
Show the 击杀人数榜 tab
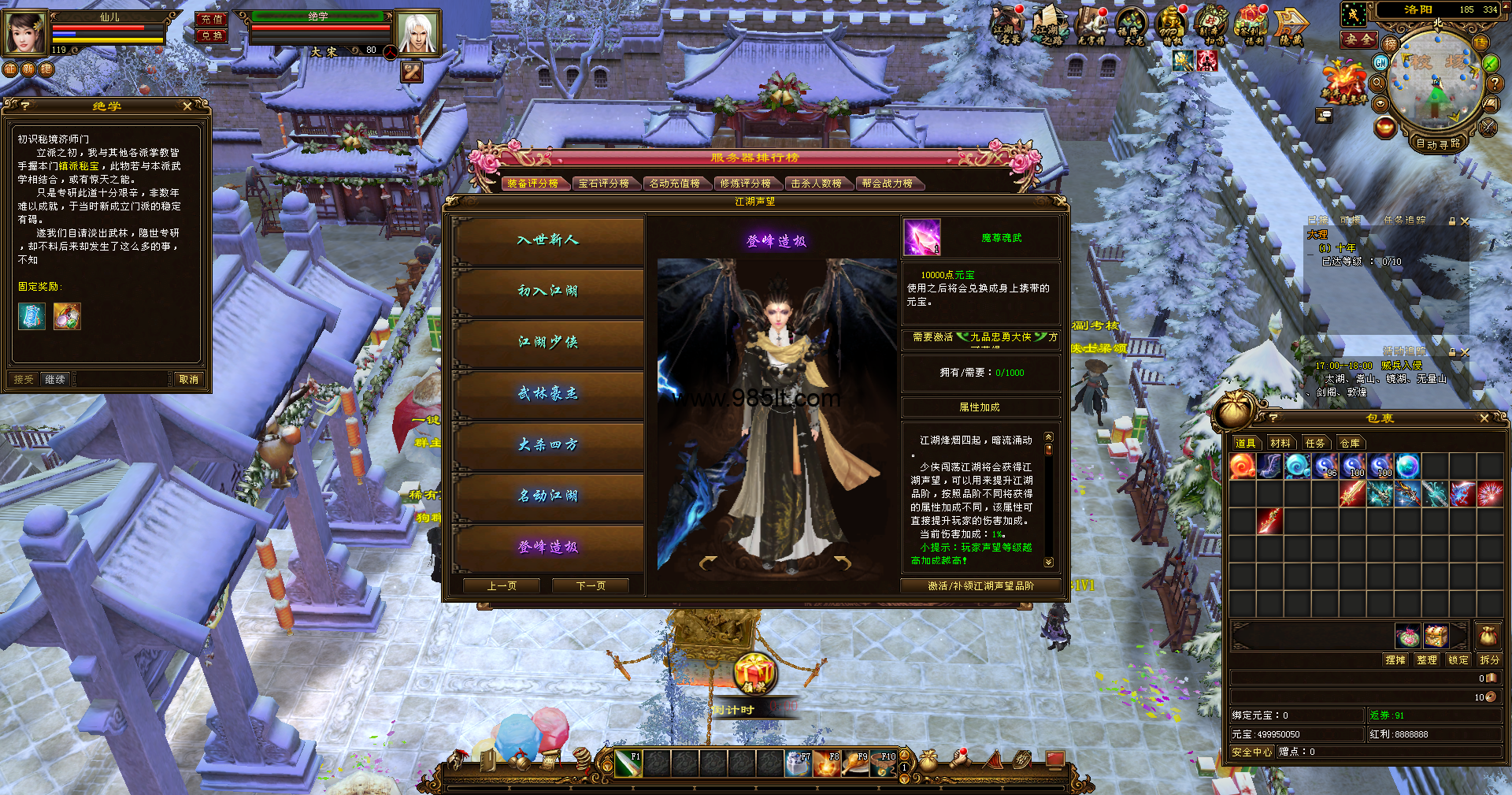click(x=816, y=184)
